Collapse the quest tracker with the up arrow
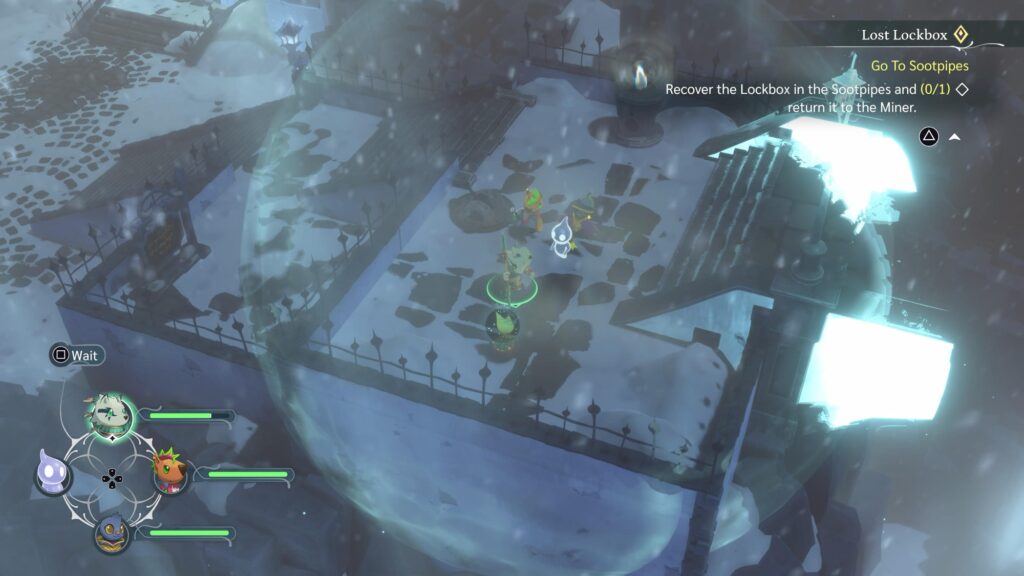The width and height of the screenshot is (1024, 576). [954, 137]
